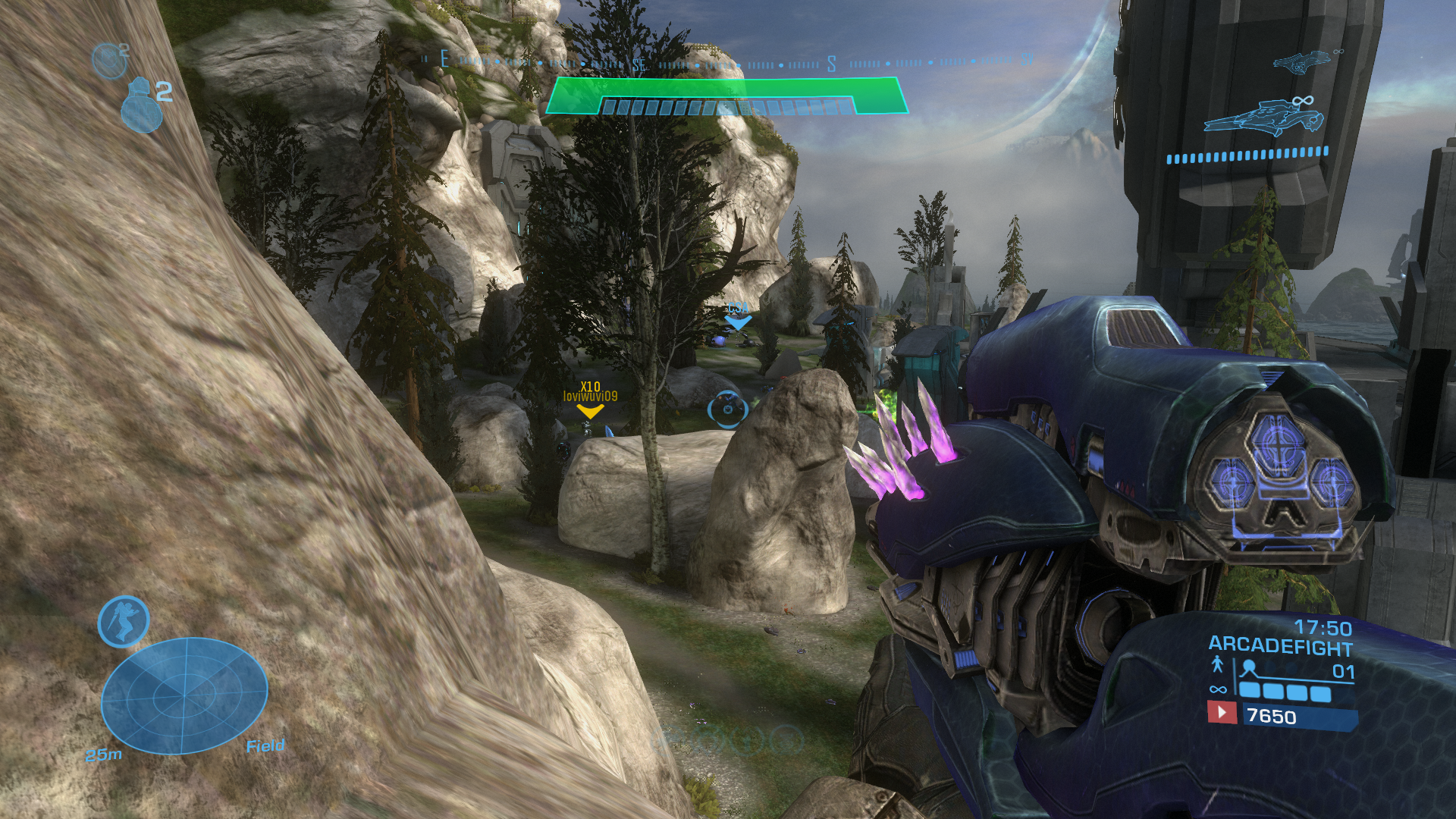Select the highlighted round grenade icon
This screenshot has height=819, width=1456.
pyautogui.click(x=141, y=106)
